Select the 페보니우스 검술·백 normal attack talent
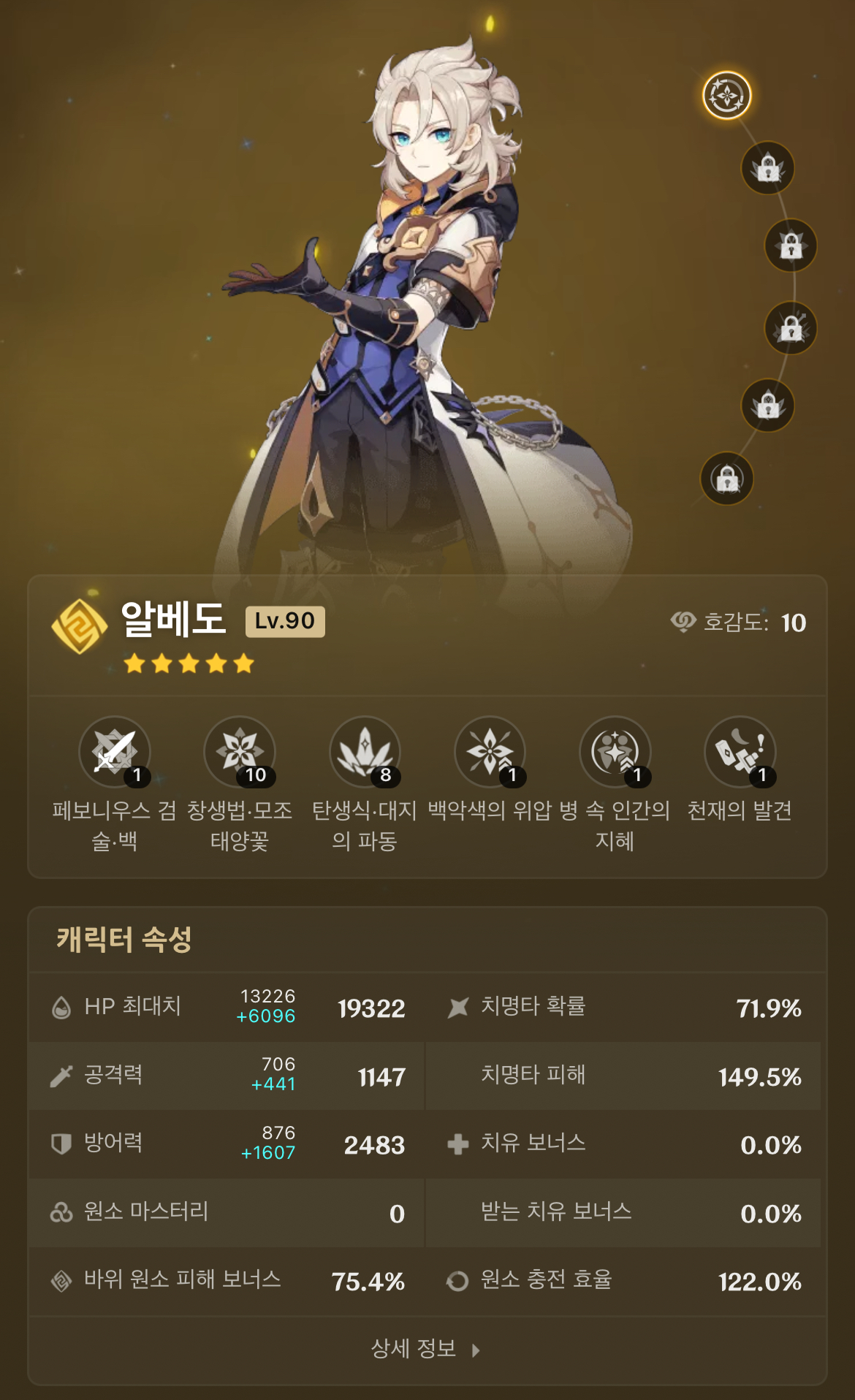 coord(115,752)
